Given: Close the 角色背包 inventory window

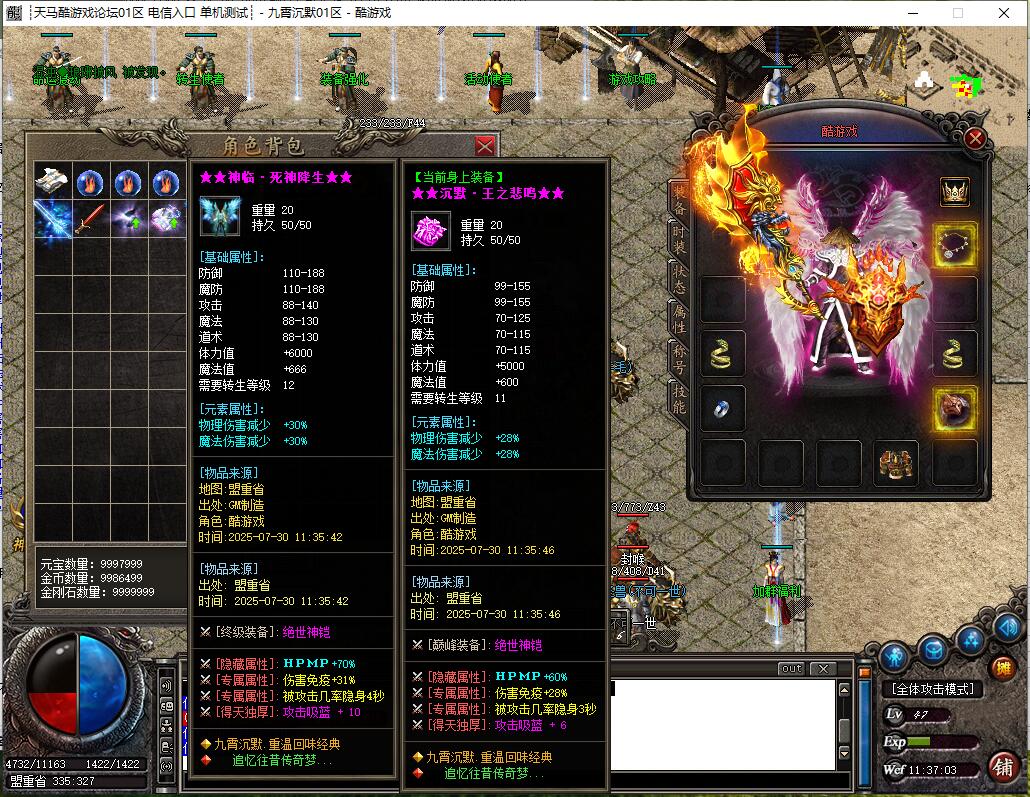Looking at the screenshot, I should click(485, 146).
